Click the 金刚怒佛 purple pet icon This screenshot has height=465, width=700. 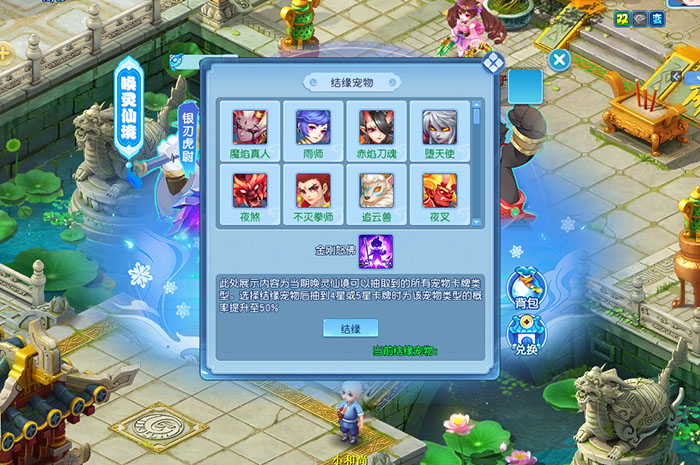[375, 250]
